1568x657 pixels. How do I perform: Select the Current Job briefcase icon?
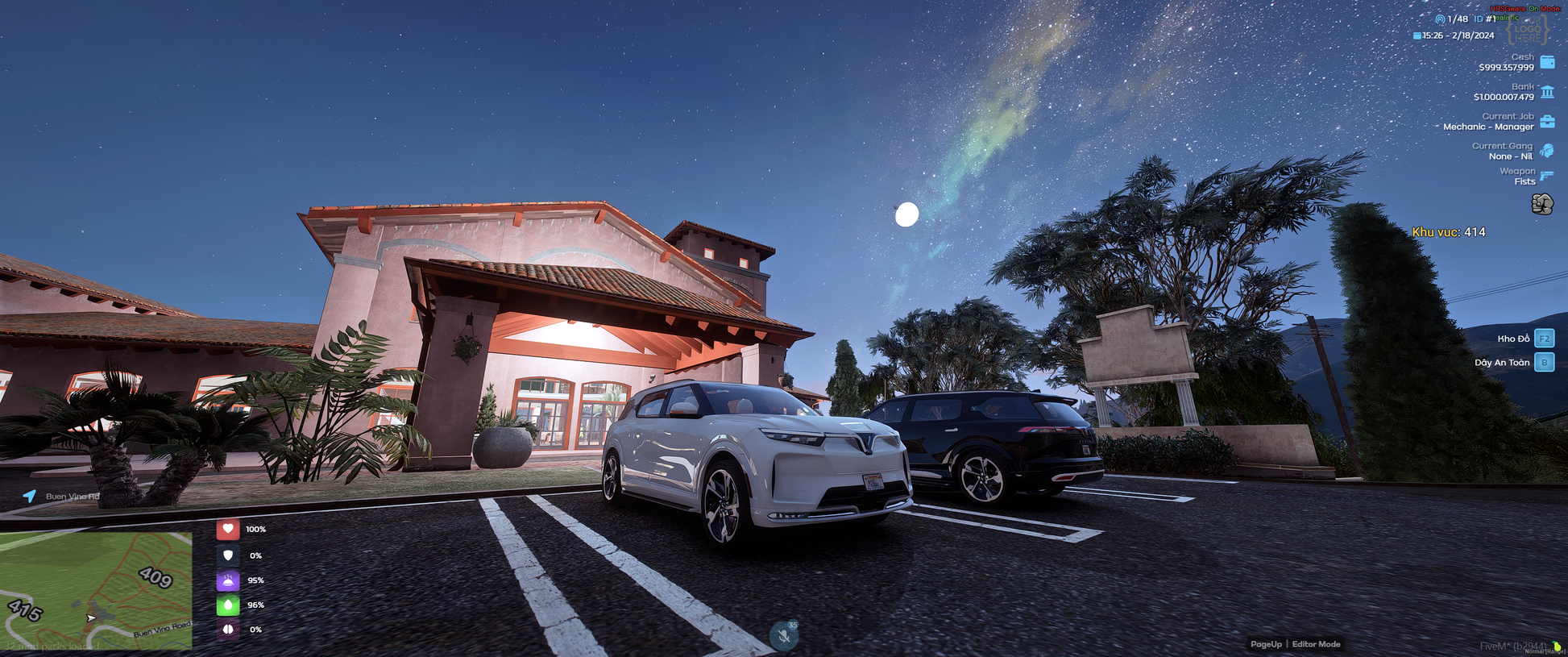1547,122
